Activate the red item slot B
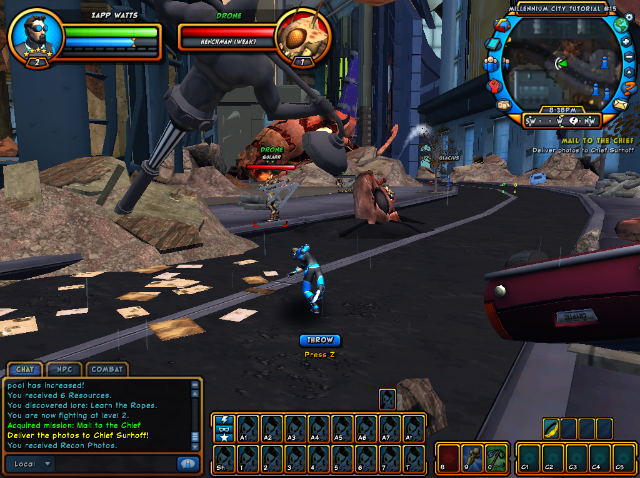Viewport: 640px width, 478px height. 447,457
